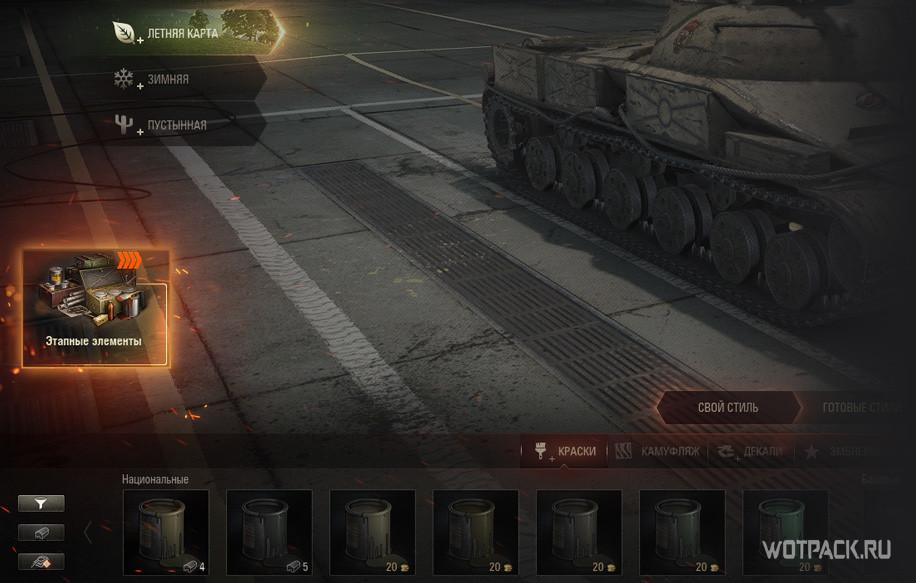Toggle the storage box filter button

click(41, 533)
